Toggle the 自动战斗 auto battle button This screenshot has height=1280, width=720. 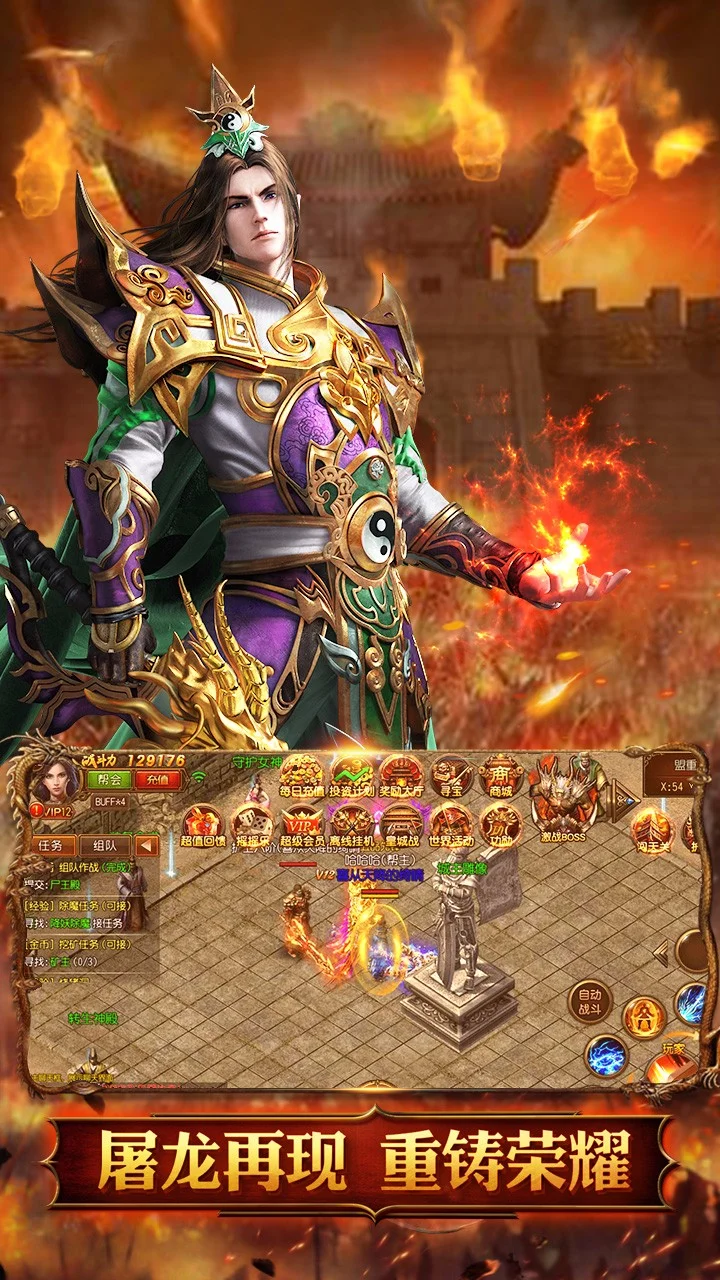click(x=589, y=1001)
